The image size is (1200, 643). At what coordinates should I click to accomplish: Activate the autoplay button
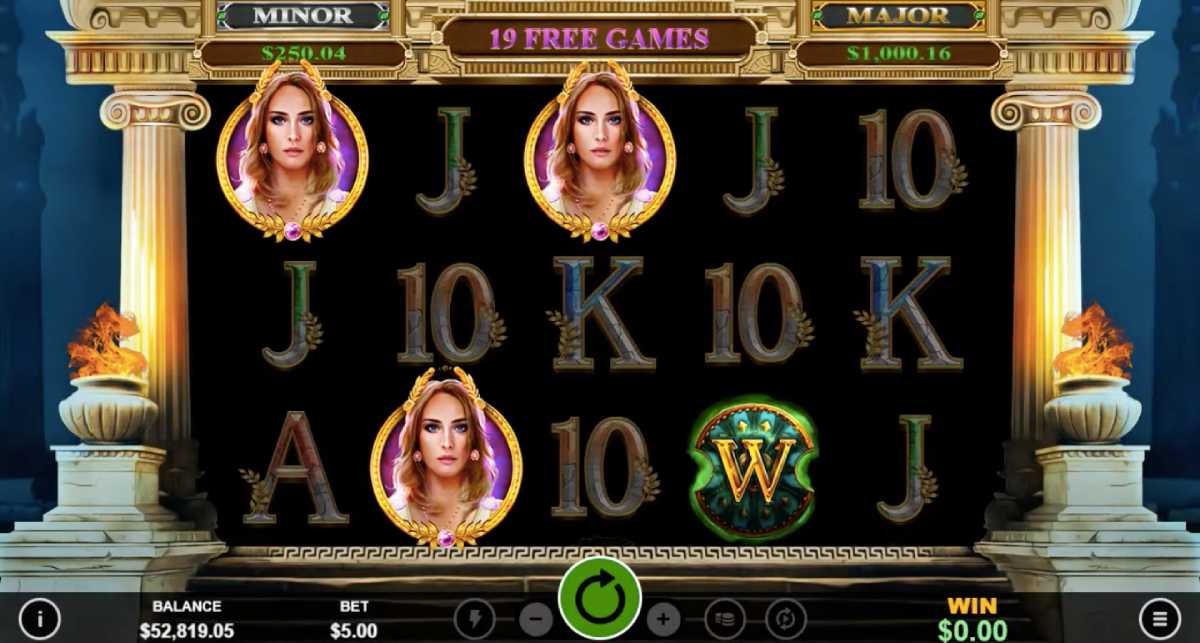(x=785, y=618)
